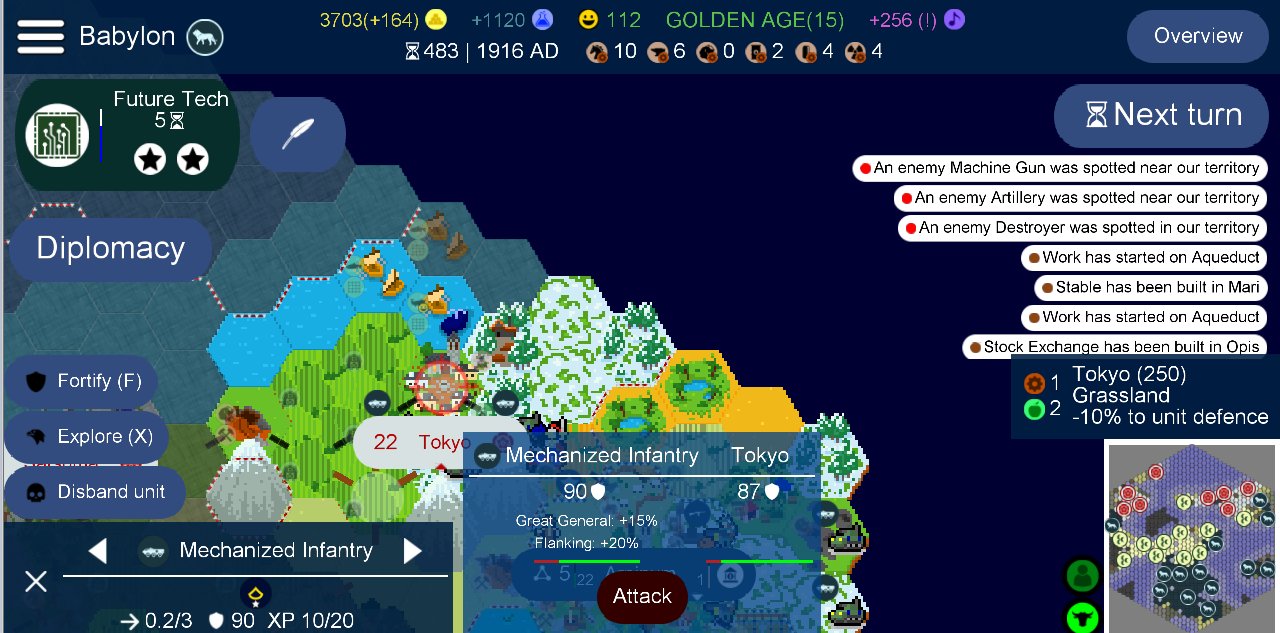
Task: Open the Stable built in Mari notification
Action: (1150, 288)
